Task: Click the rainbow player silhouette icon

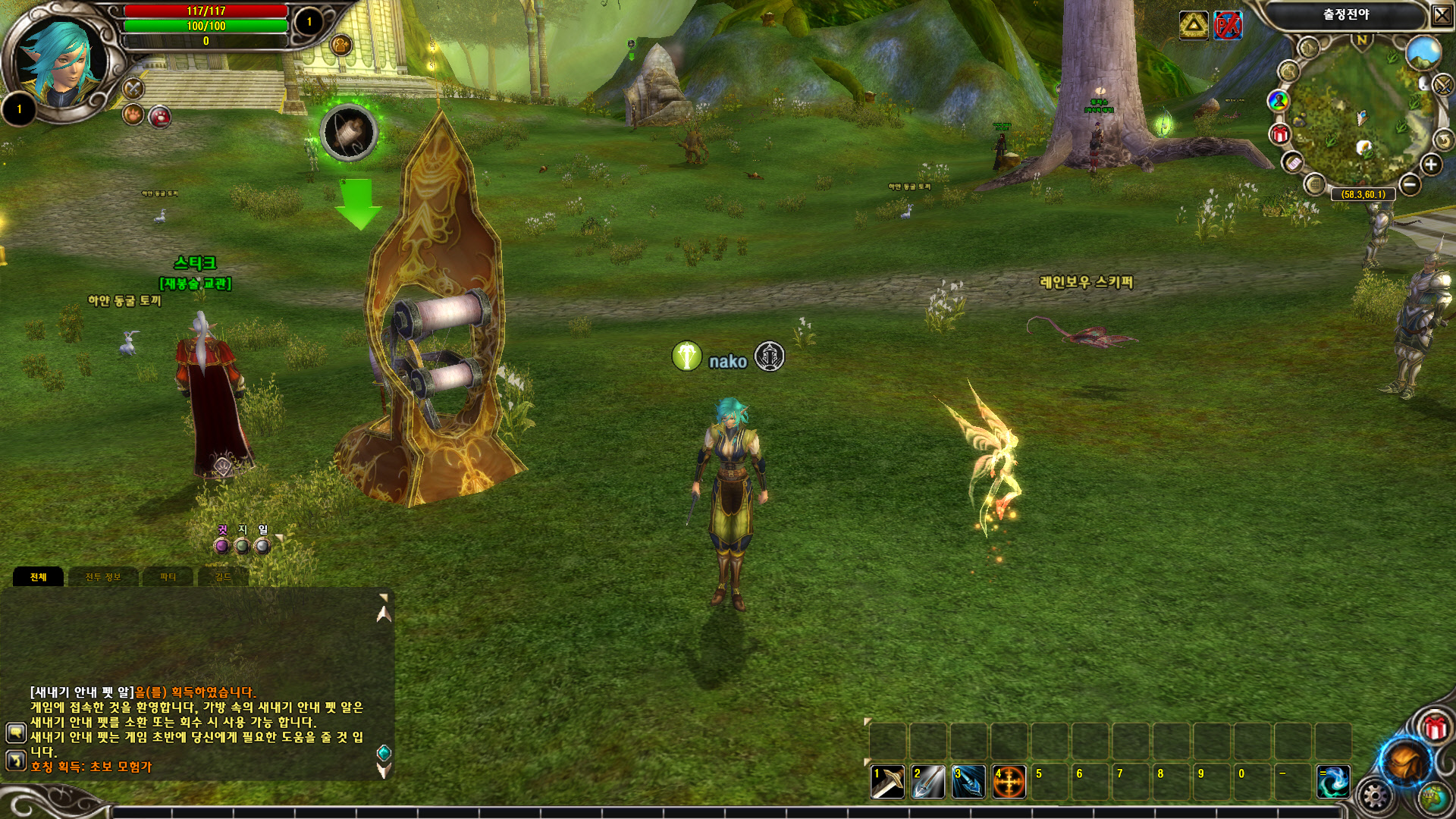Action: coord(1279,100)
